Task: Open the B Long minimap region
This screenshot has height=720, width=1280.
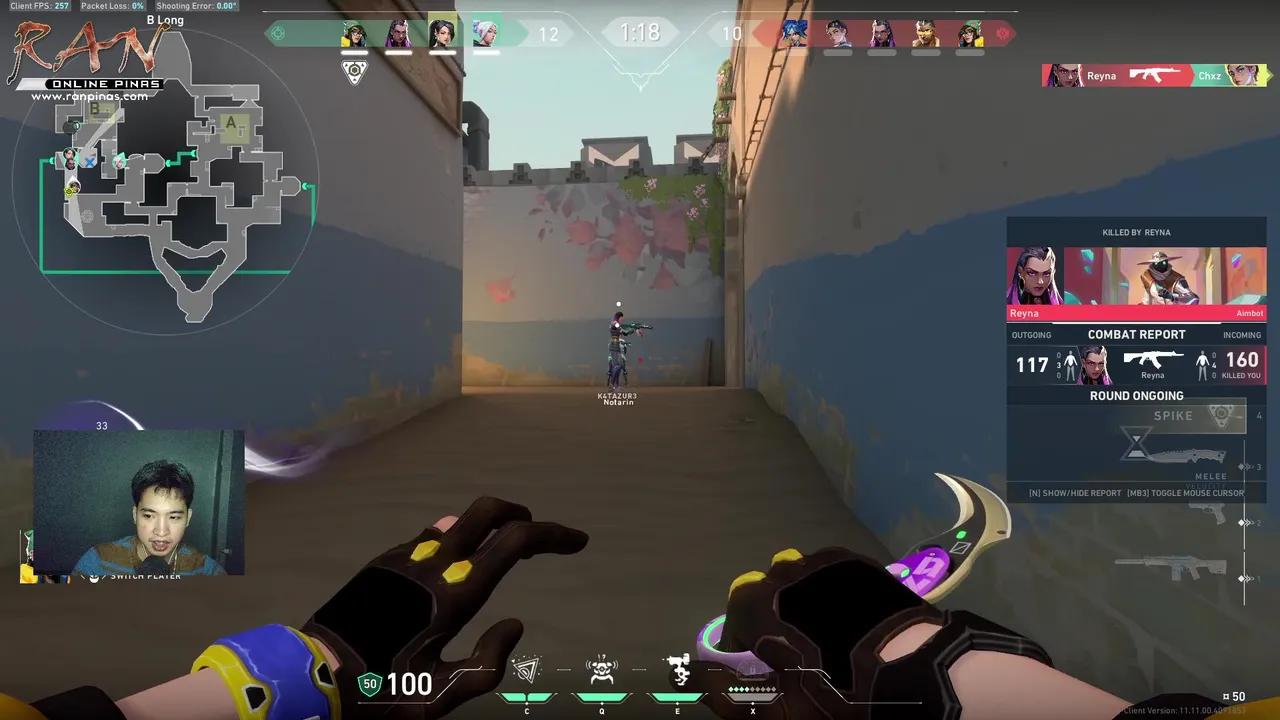Action: (165, 19)
